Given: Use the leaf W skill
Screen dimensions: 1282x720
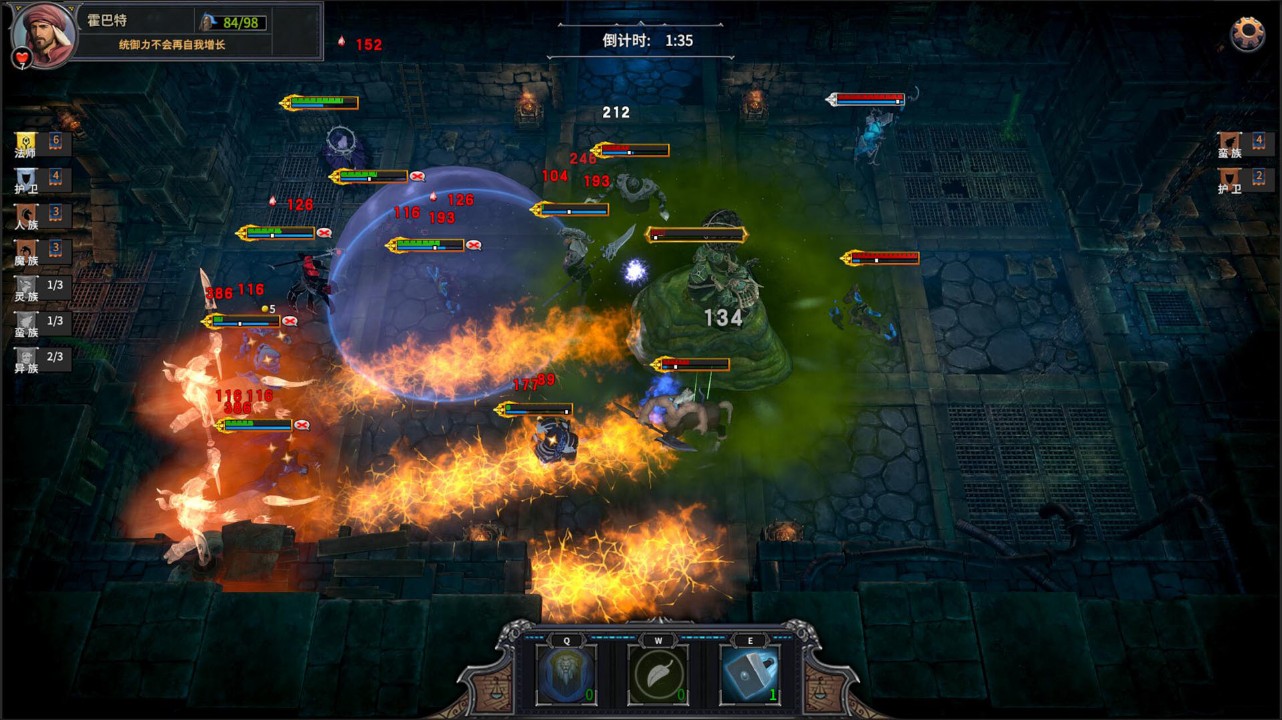Looking at the screenshot, I should 657,675.
